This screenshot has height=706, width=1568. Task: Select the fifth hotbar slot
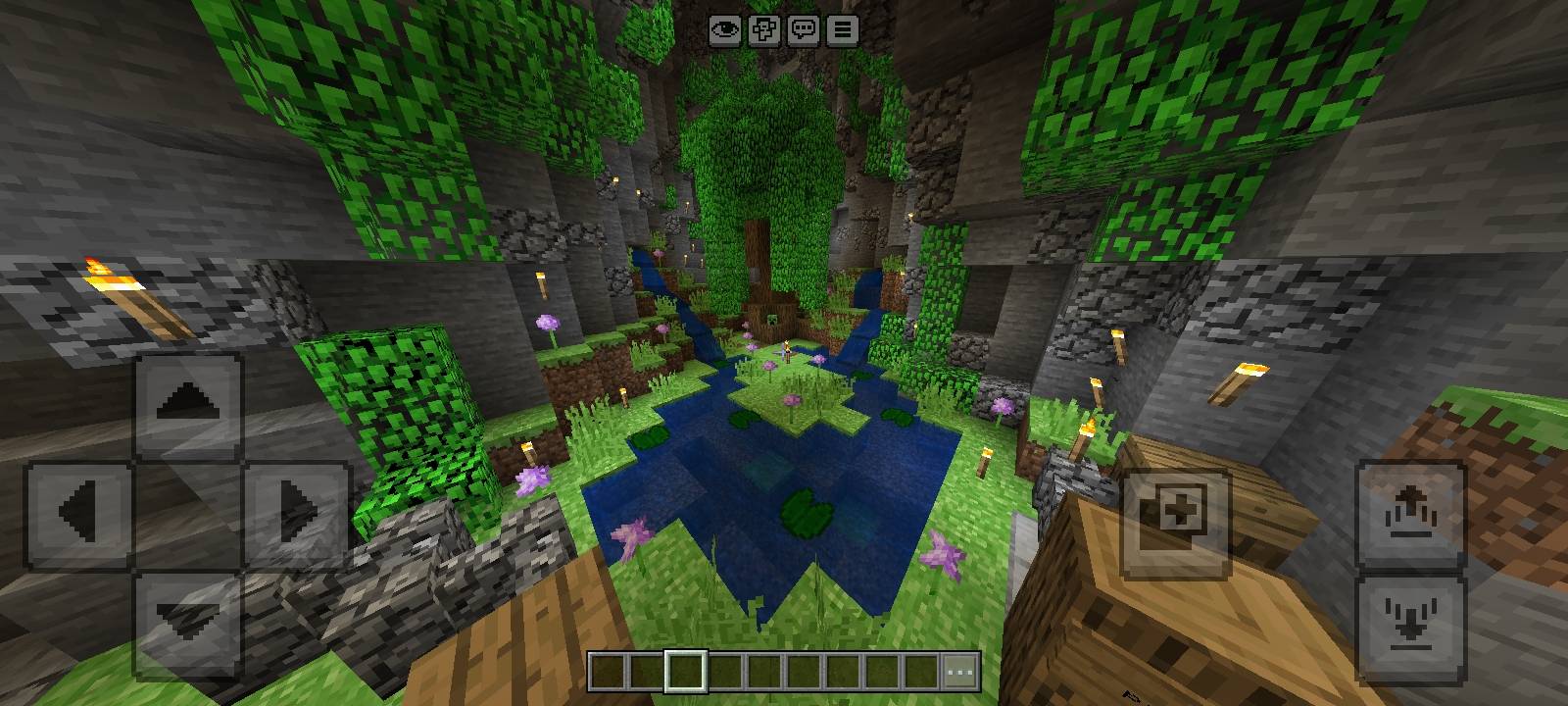[763, 673]
